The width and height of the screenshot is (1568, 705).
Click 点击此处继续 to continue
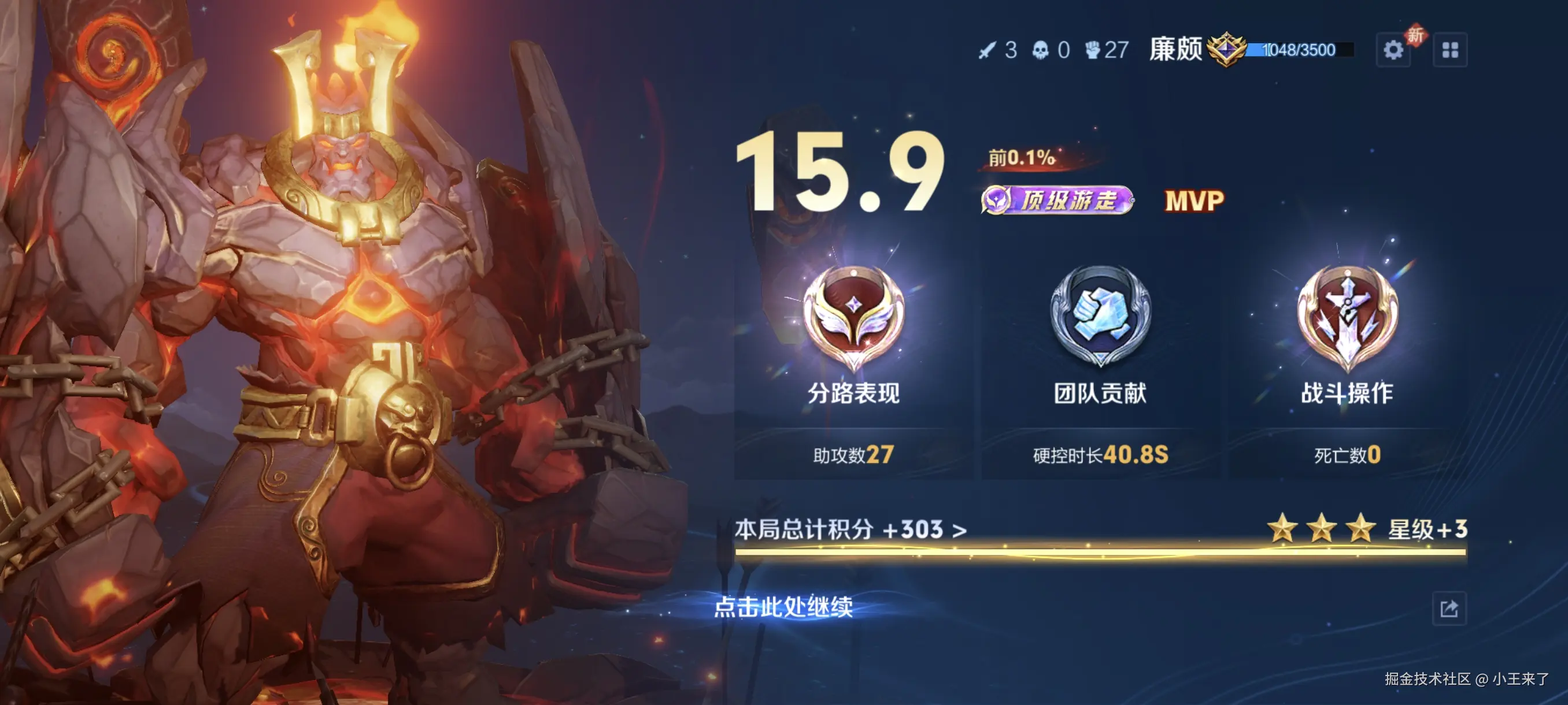pos(783,606)
